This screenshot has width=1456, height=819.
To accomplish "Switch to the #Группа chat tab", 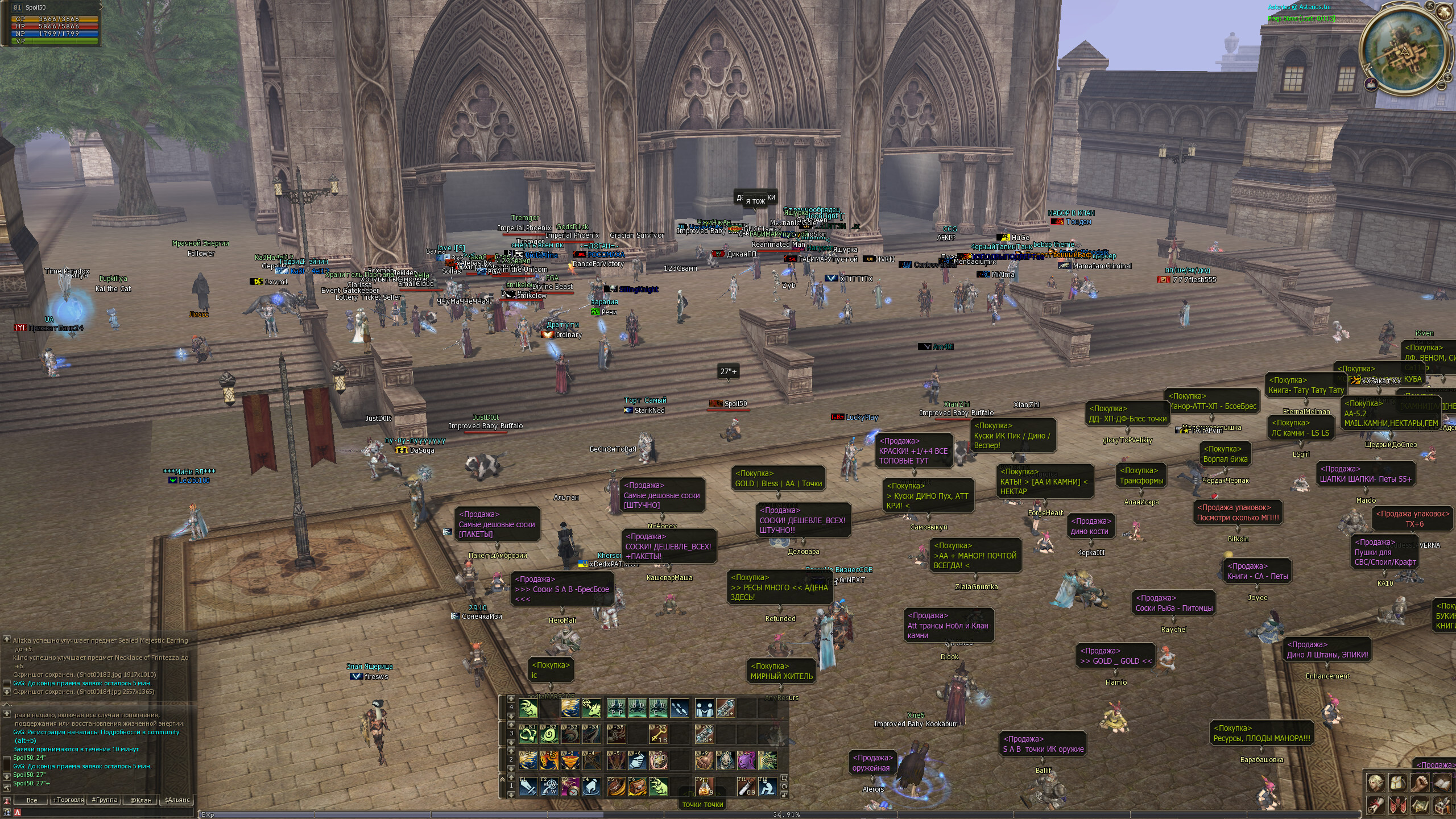I will 105,800.
